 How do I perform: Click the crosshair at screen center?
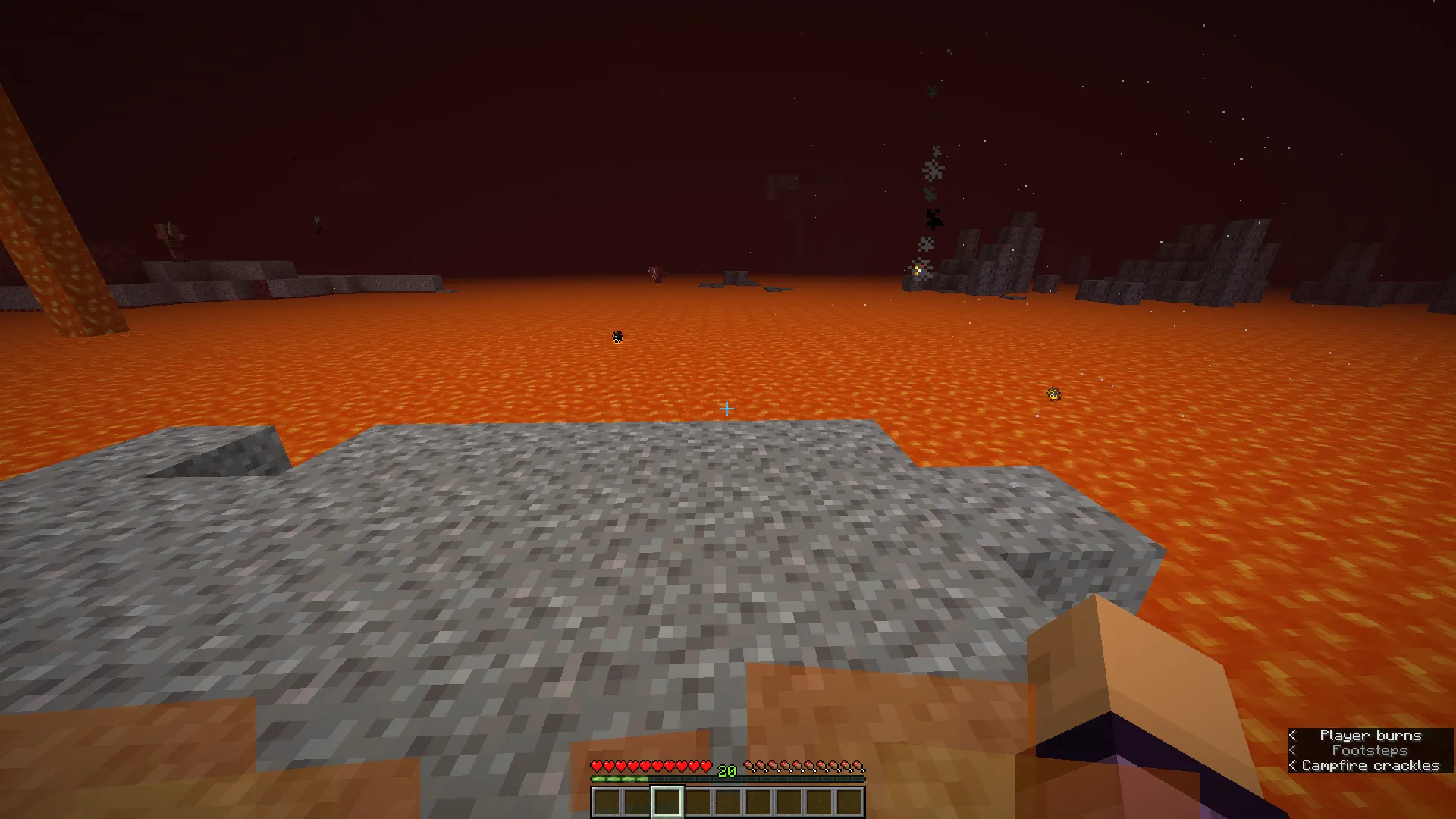pos(728,409)
